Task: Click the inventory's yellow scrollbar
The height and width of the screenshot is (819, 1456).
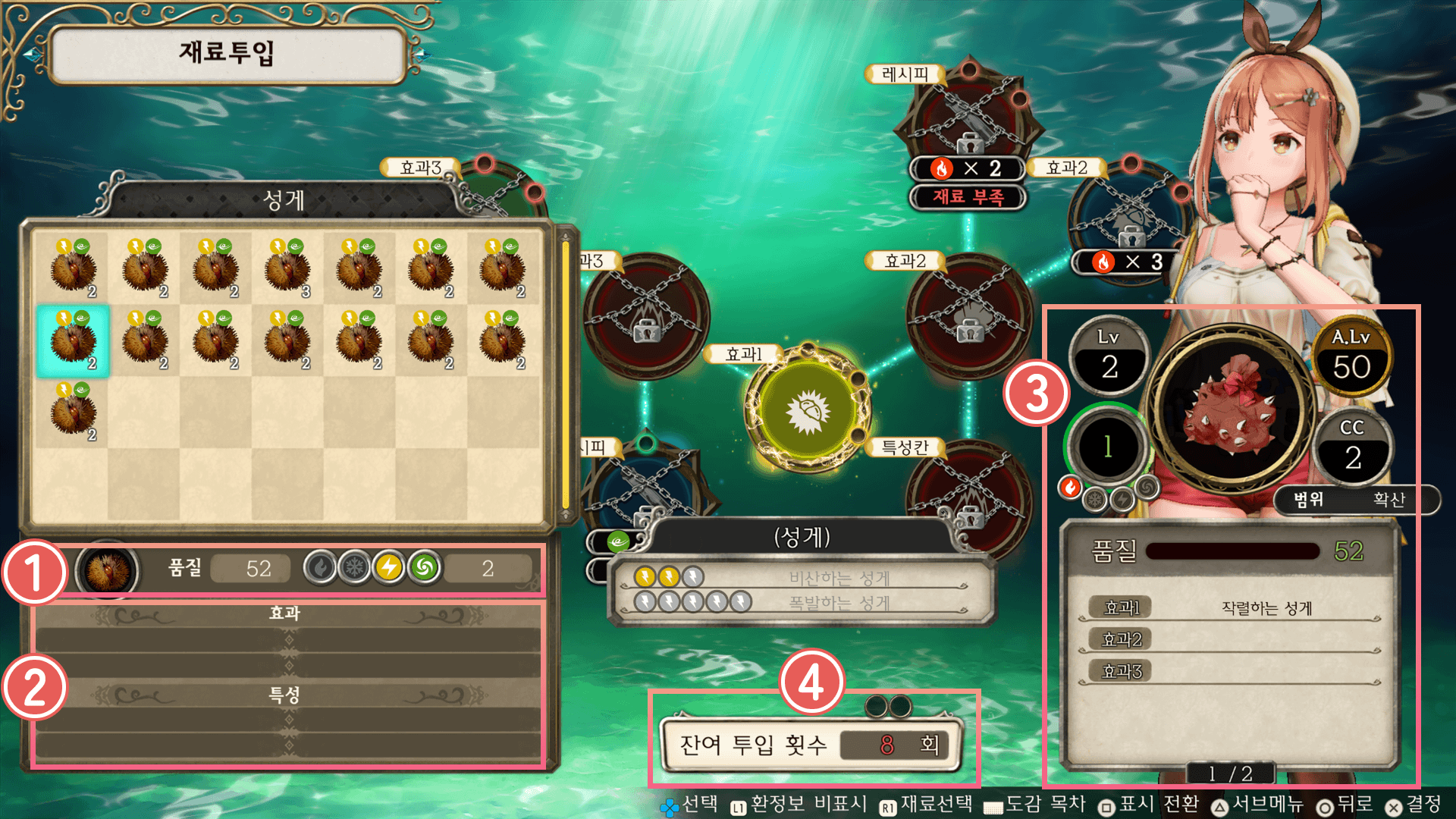Action: click(x=565, y=375)
